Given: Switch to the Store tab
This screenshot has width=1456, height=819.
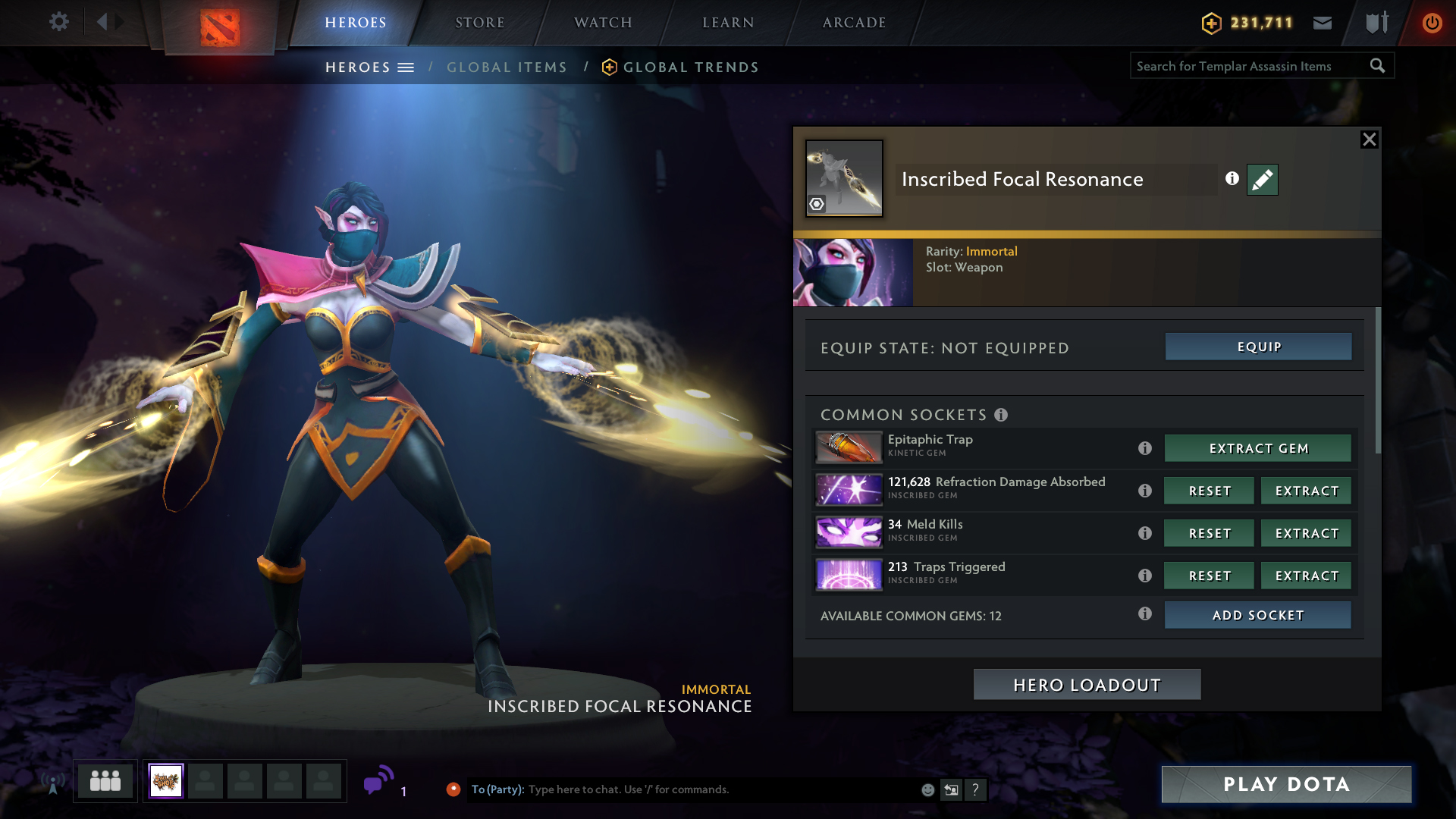Looking at the screenshot, I should [x=479, y=23].
